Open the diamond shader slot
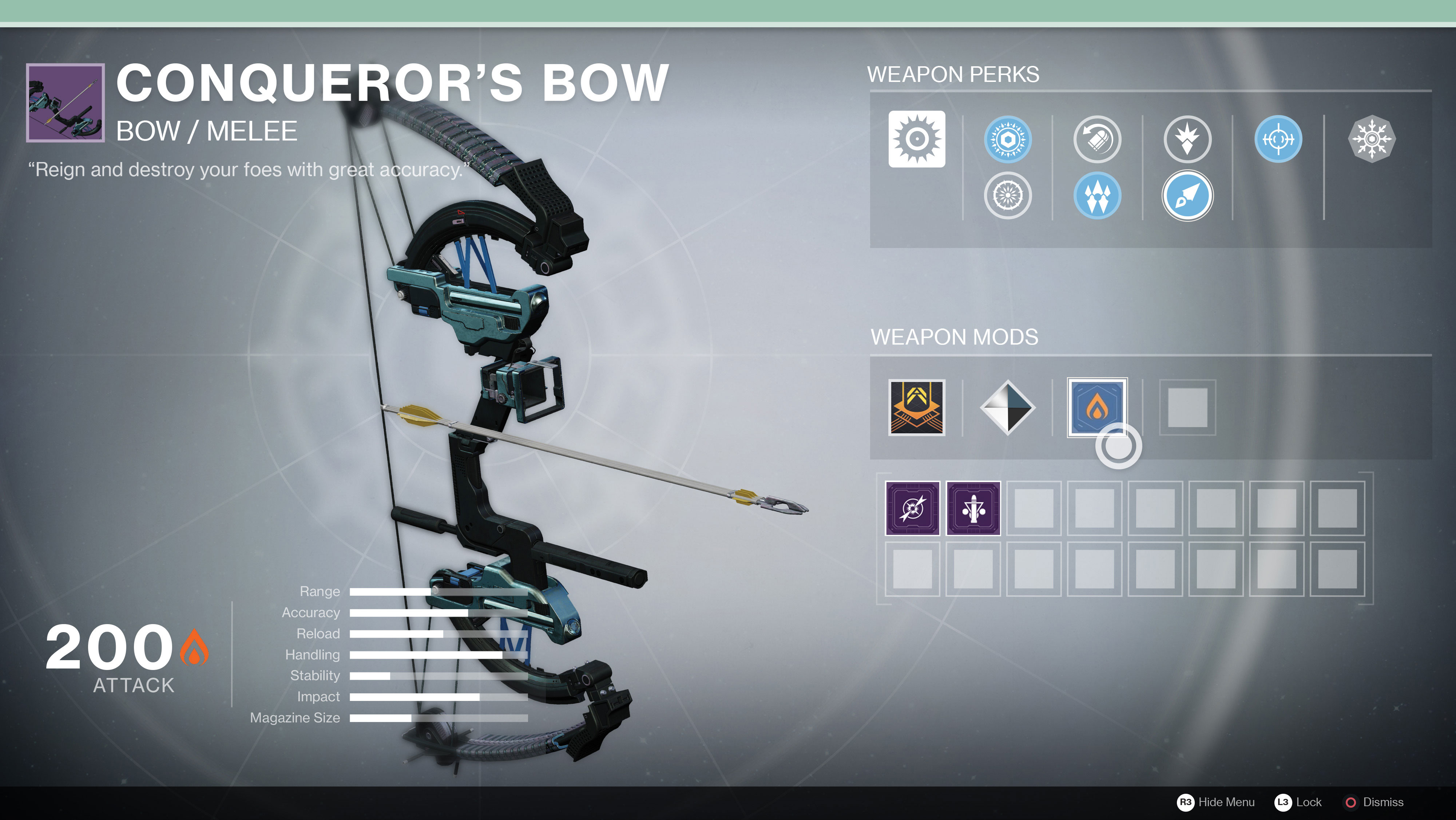Viewport: 1456px width, 820px height. coord(1007,407)
